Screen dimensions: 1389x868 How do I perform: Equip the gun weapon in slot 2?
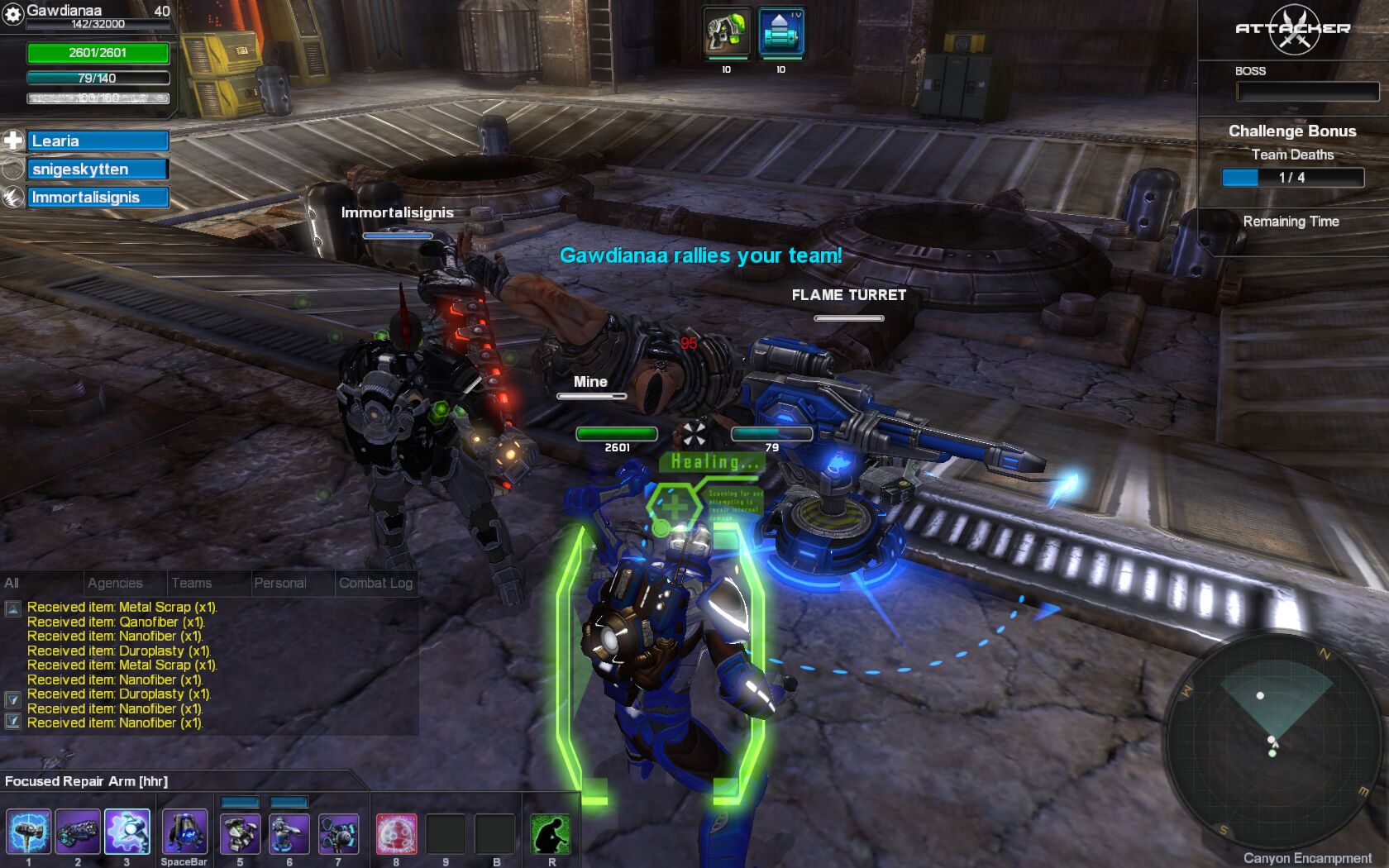(78, 832)
